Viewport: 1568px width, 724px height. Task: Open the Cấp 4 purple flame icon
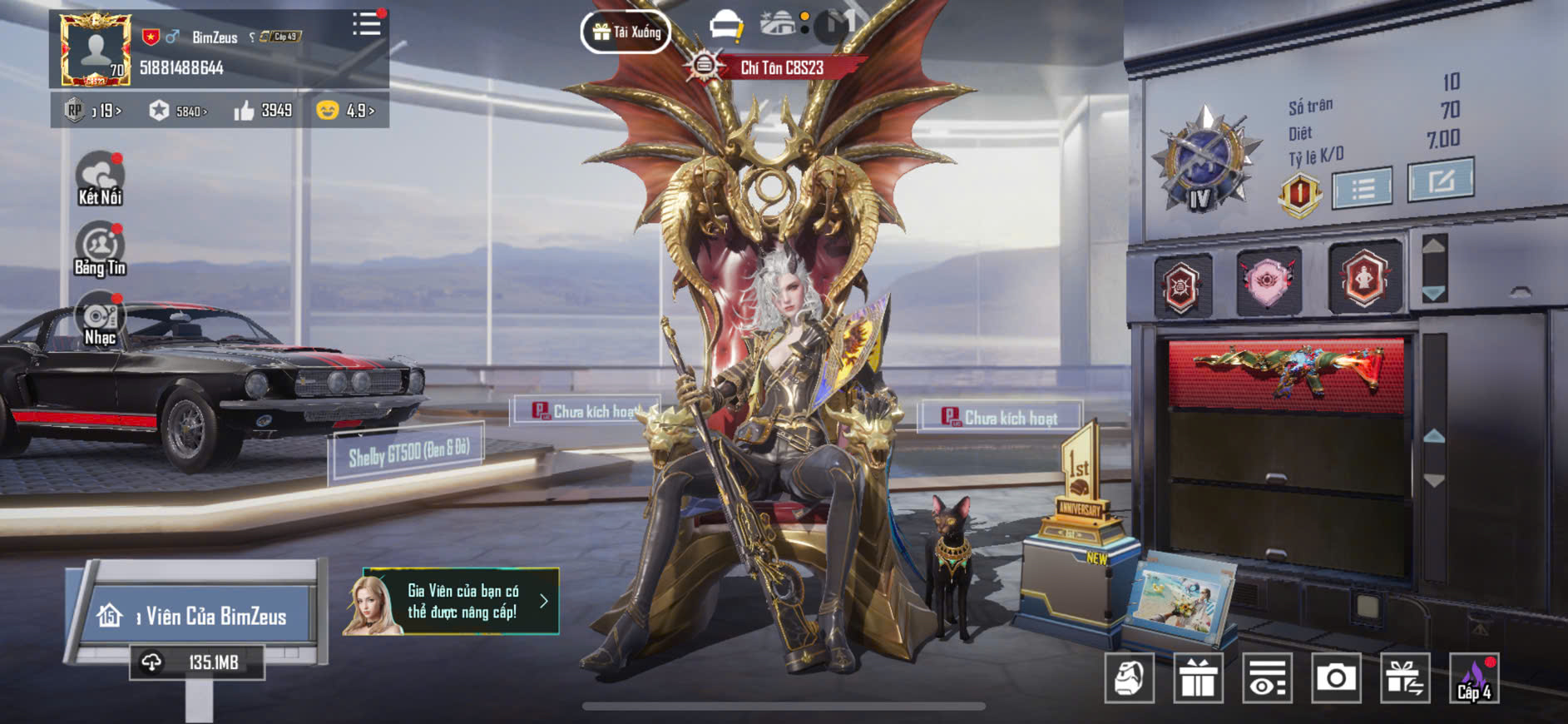click(1474, 678)
